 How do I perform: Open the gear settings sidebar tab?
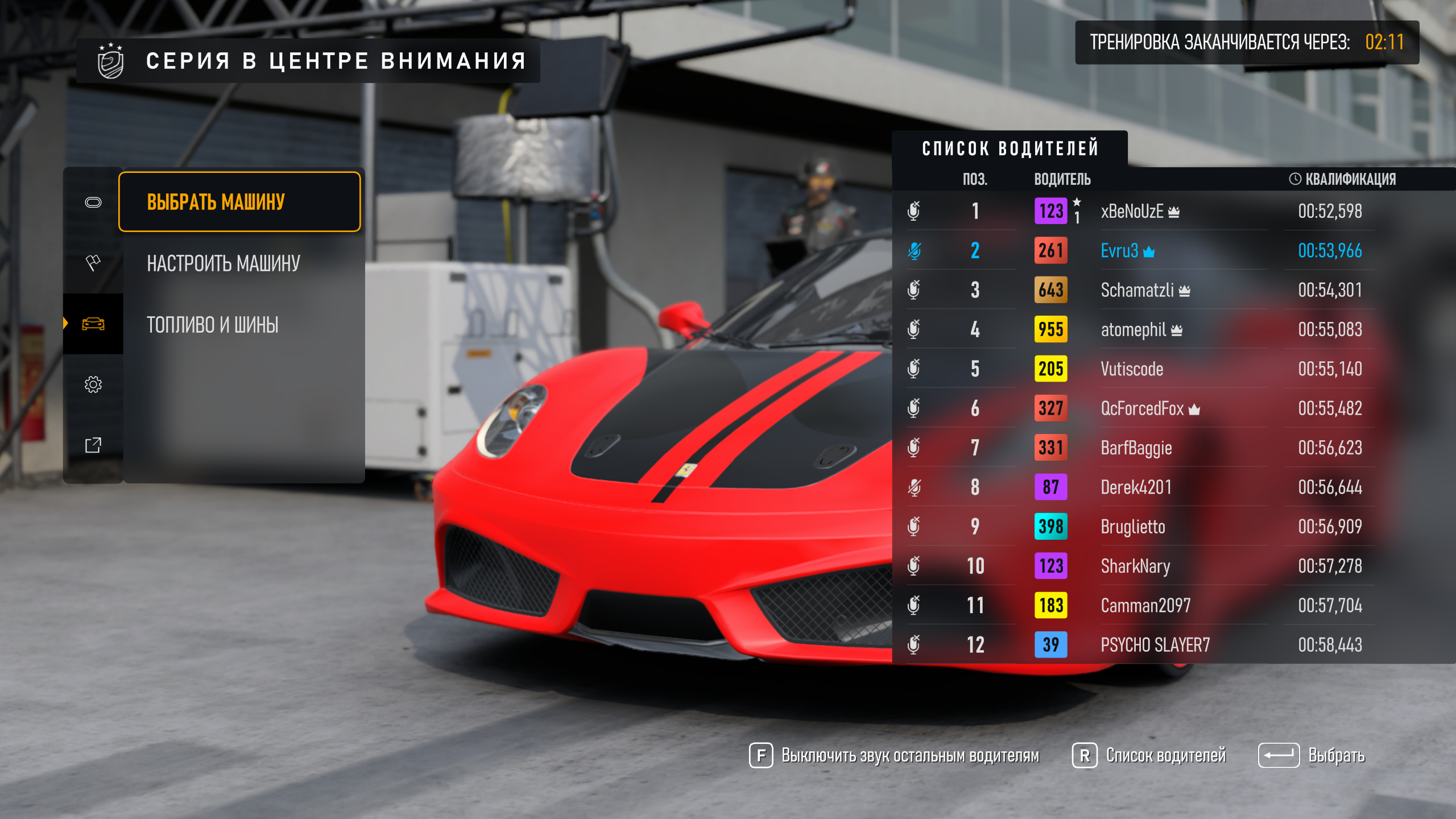coord(93,384)
